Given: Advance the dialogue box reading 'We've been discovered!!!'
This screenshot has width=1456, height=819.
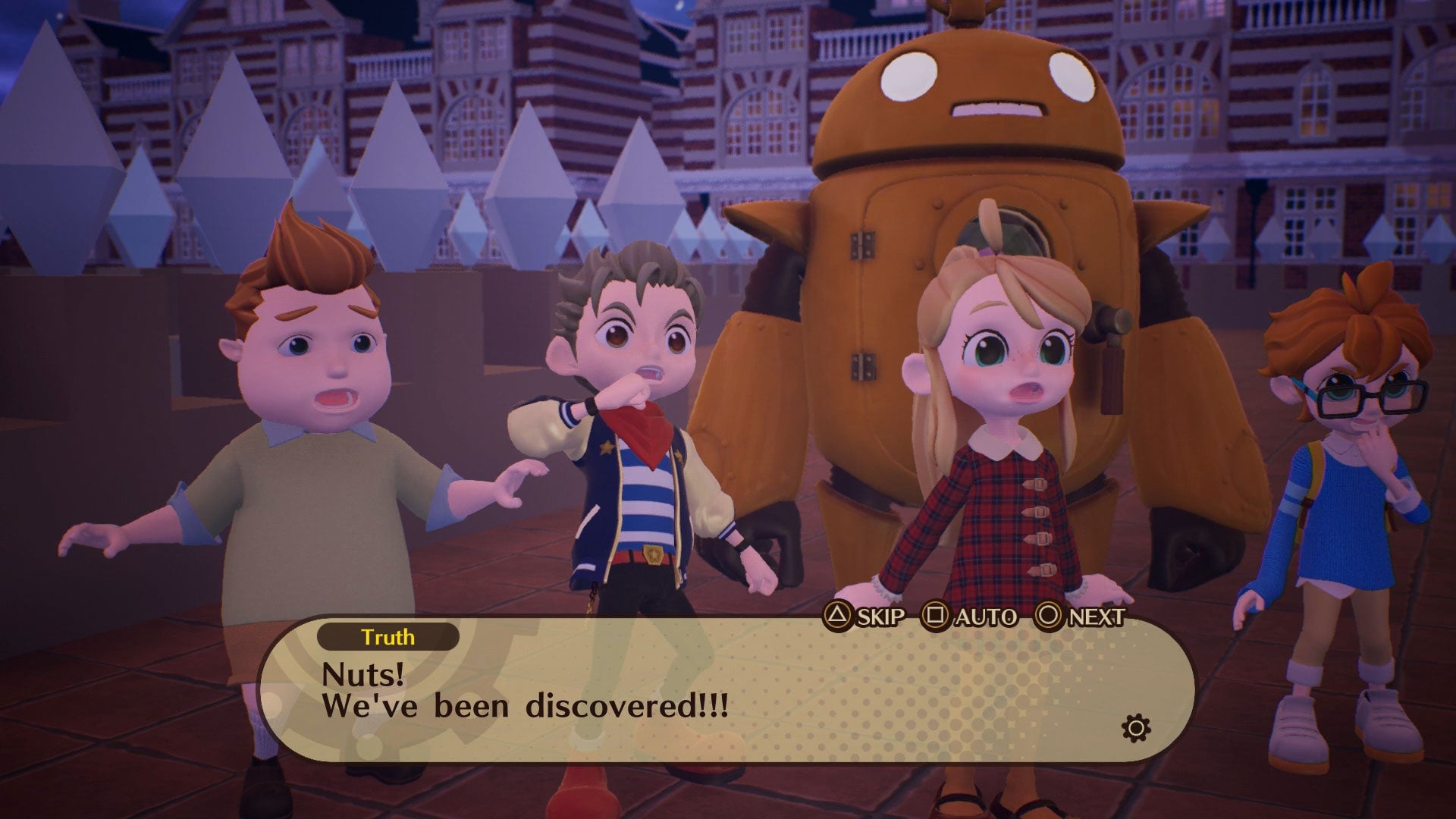Looking at the screenshot, I should pos(1080,617).
